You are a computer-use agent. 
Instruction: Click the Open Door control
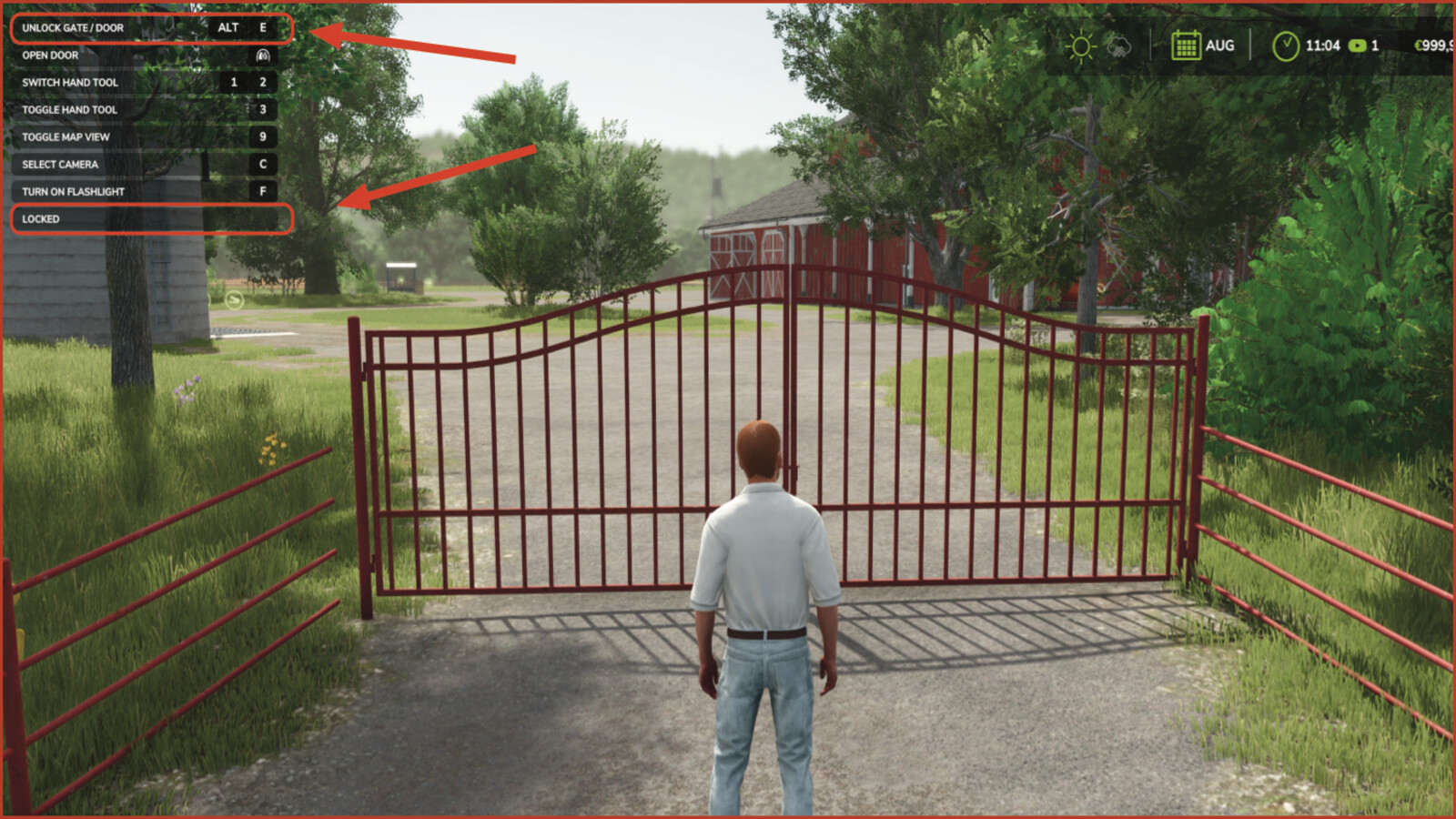(49, 56)
